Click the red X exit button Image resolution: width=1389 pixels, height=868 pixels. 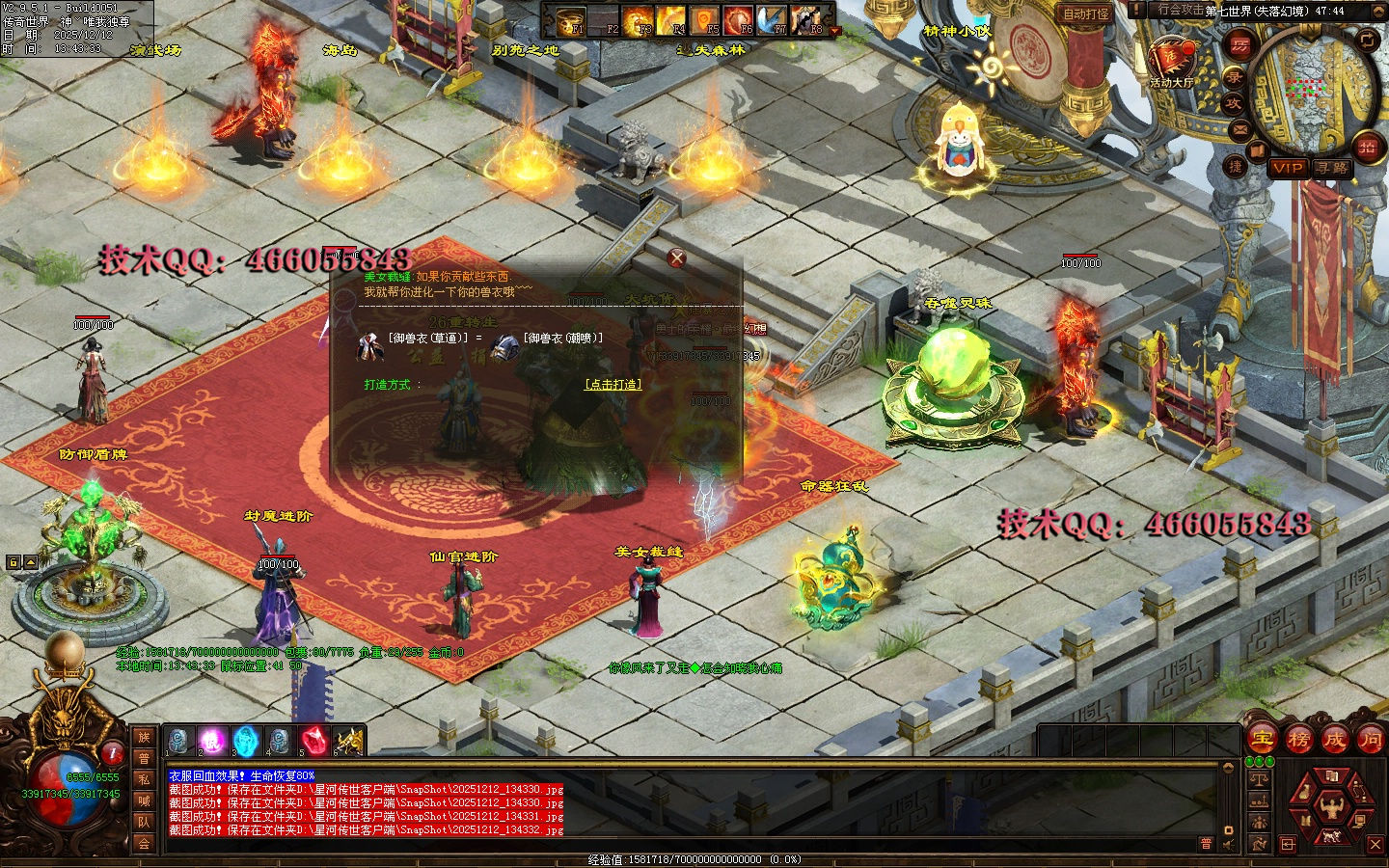1375,845
